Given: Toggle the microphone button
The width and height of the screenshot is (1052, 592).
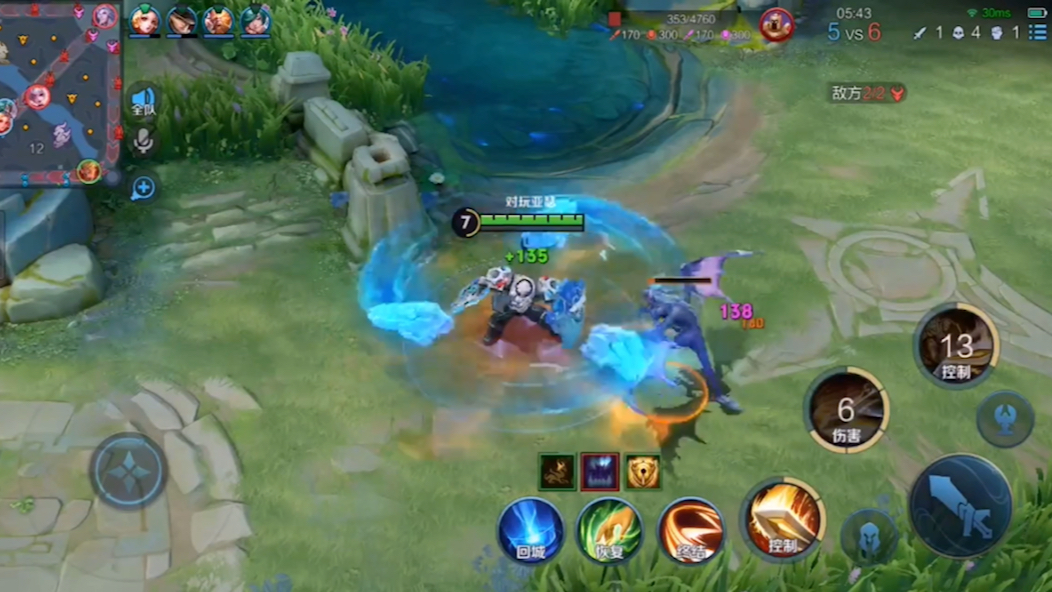Looking at the screenshot, I should tap(143, 142).
